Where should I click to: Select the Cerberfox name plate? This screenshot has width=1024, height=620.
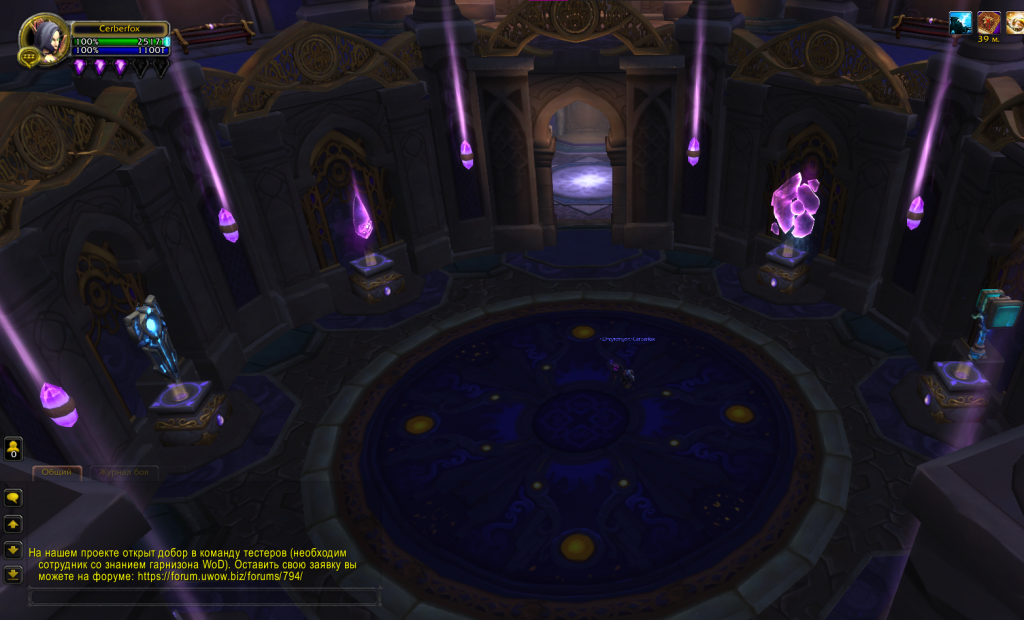click(119, 28)
